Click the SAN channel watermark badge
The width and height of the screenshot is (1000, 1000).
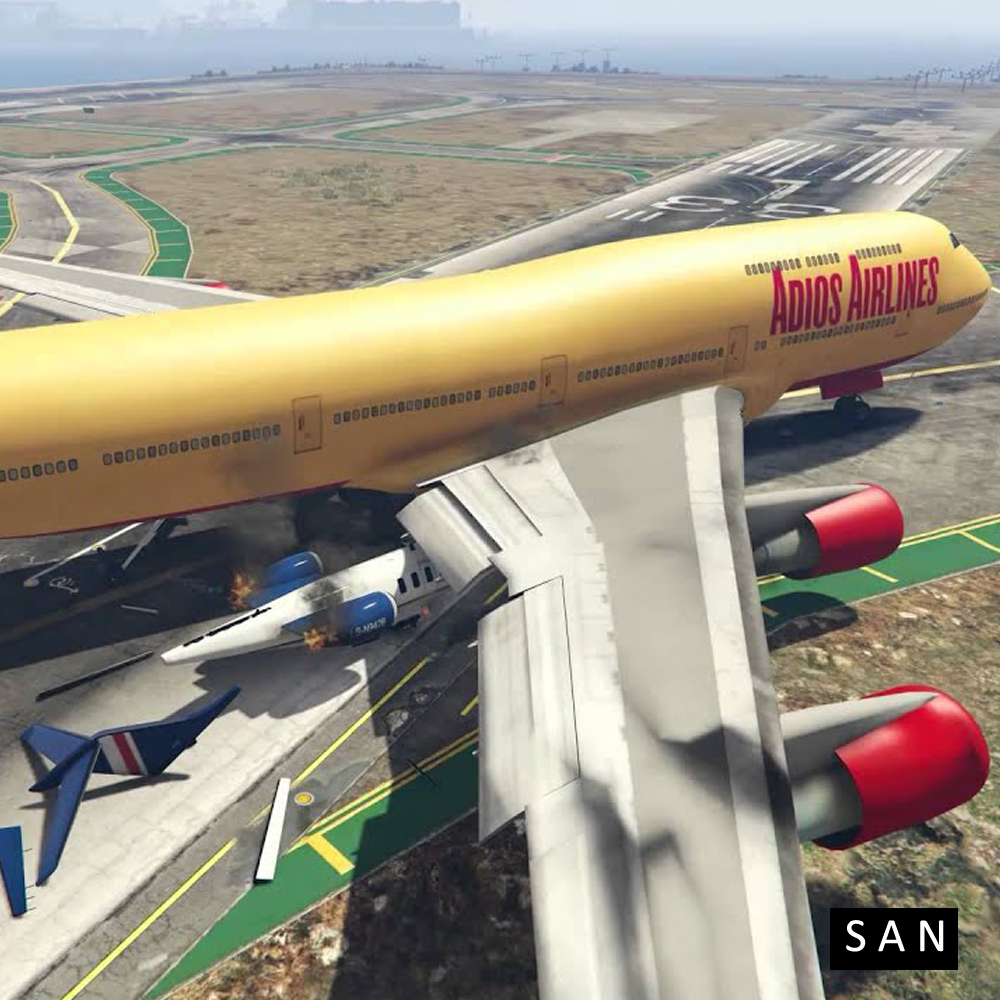[893, 938]
